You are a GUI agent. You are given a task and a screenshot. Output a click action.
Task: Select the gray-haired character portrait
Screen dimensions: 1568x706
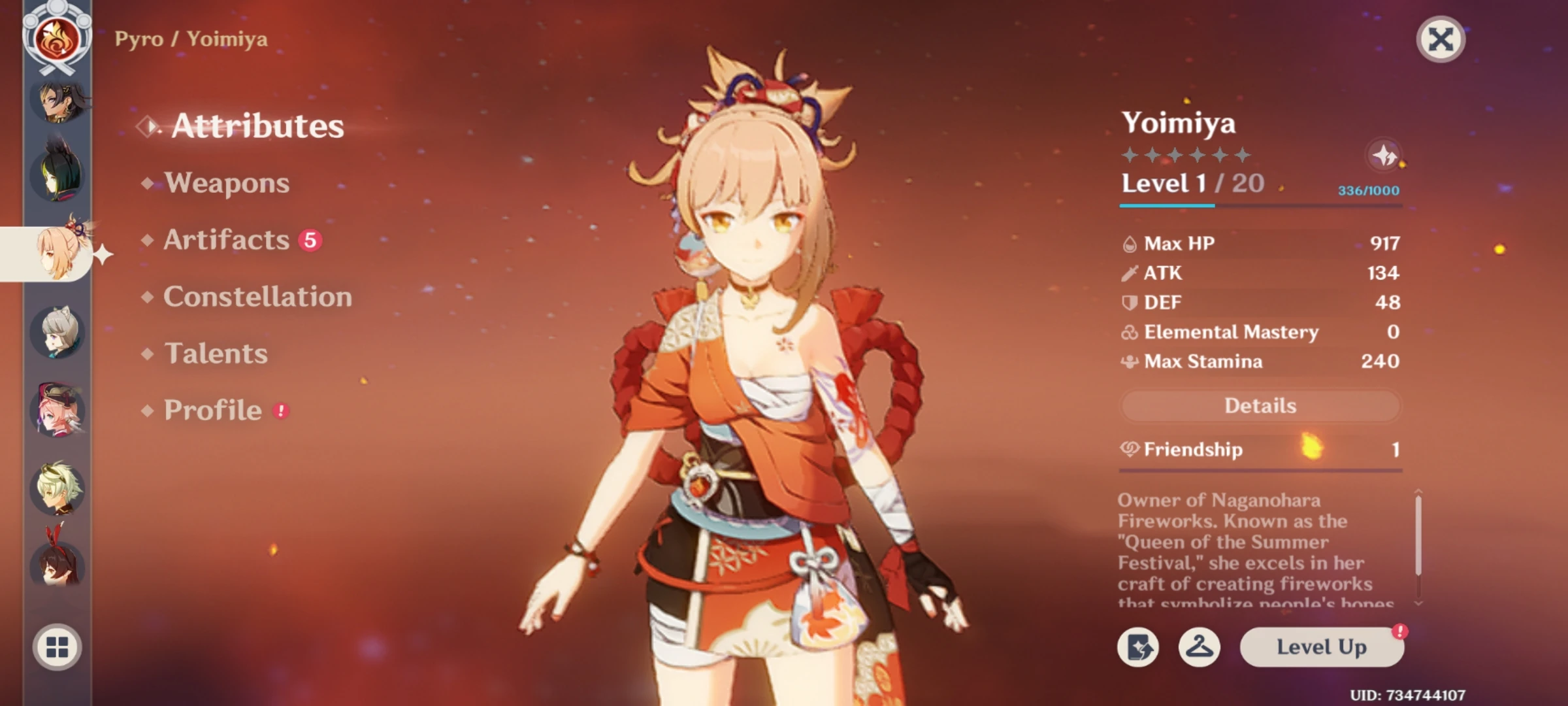click(x=57, y=332)
